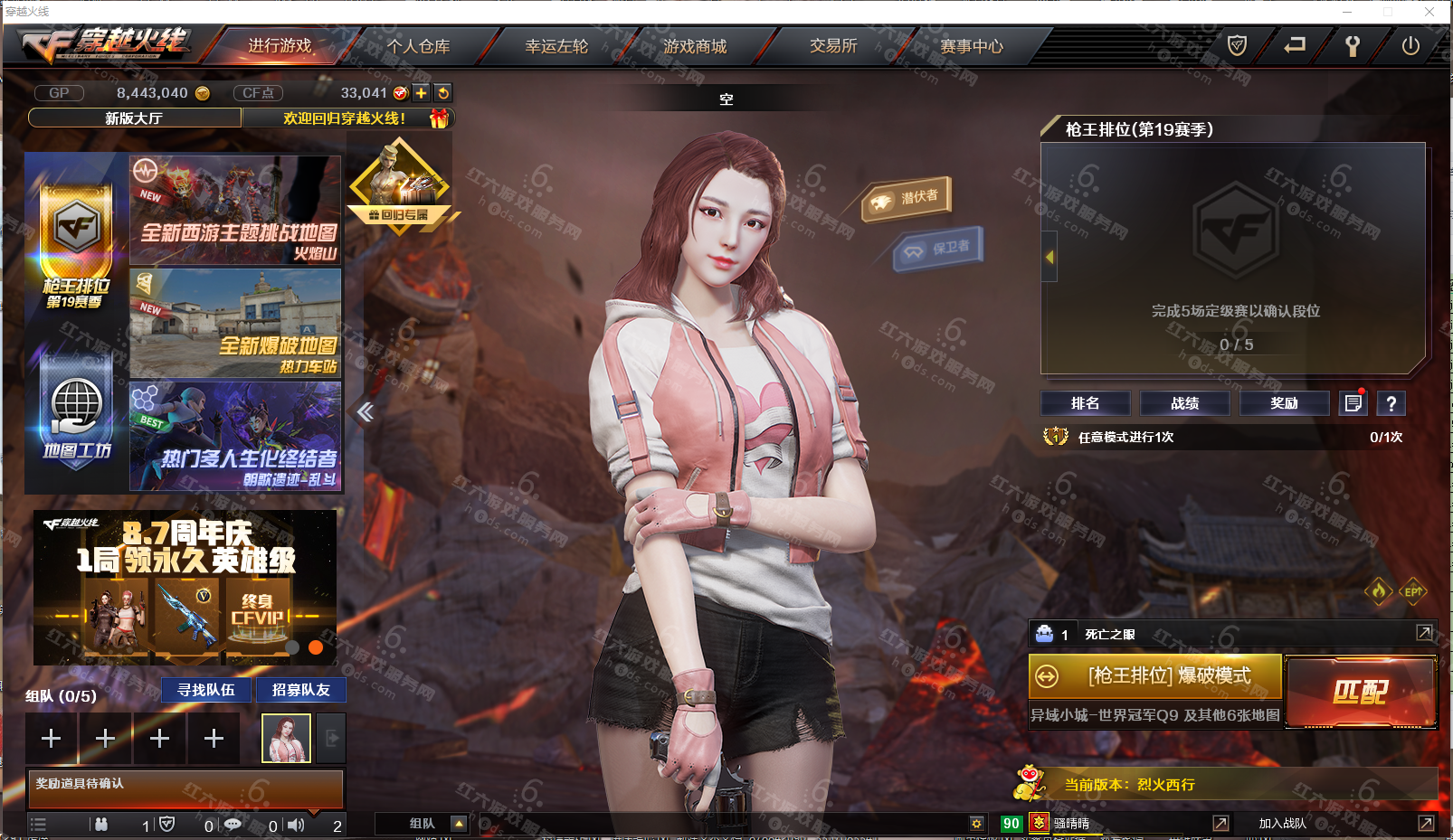The width and height of the screenshot is (1453, 840).
Task: Click 招募队友 to recruit teammates
Action: tap(300, 690)
